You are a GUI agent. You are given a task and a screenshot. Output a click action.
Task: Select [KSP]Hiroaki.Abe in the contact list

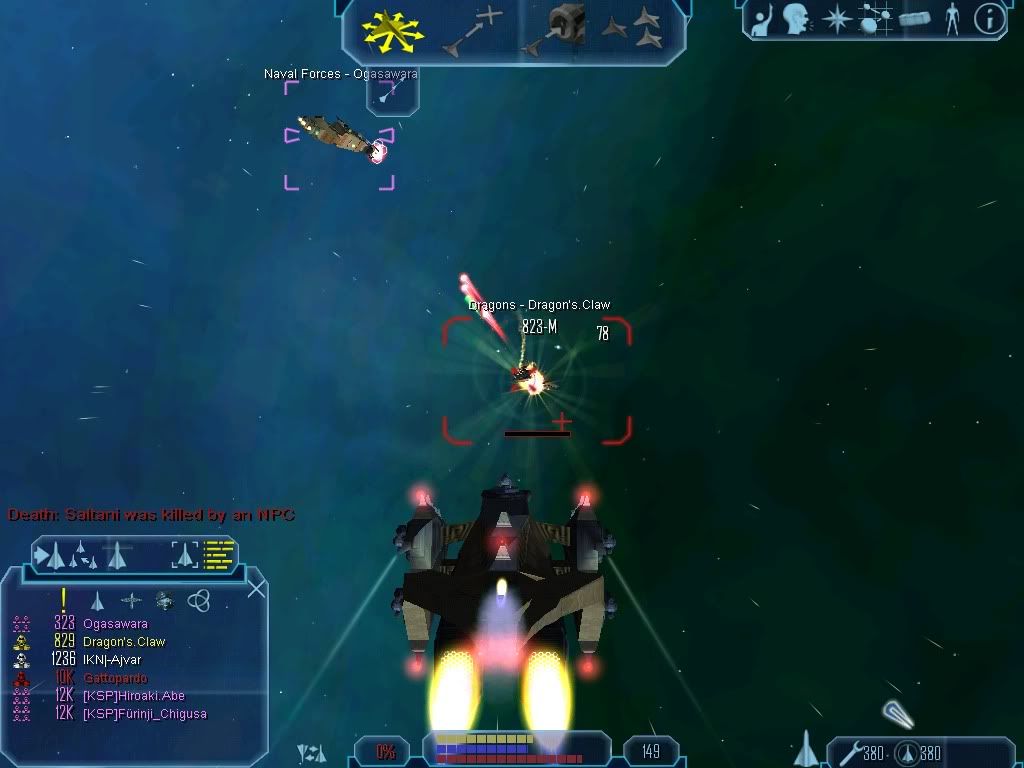[x=134, y=696]
